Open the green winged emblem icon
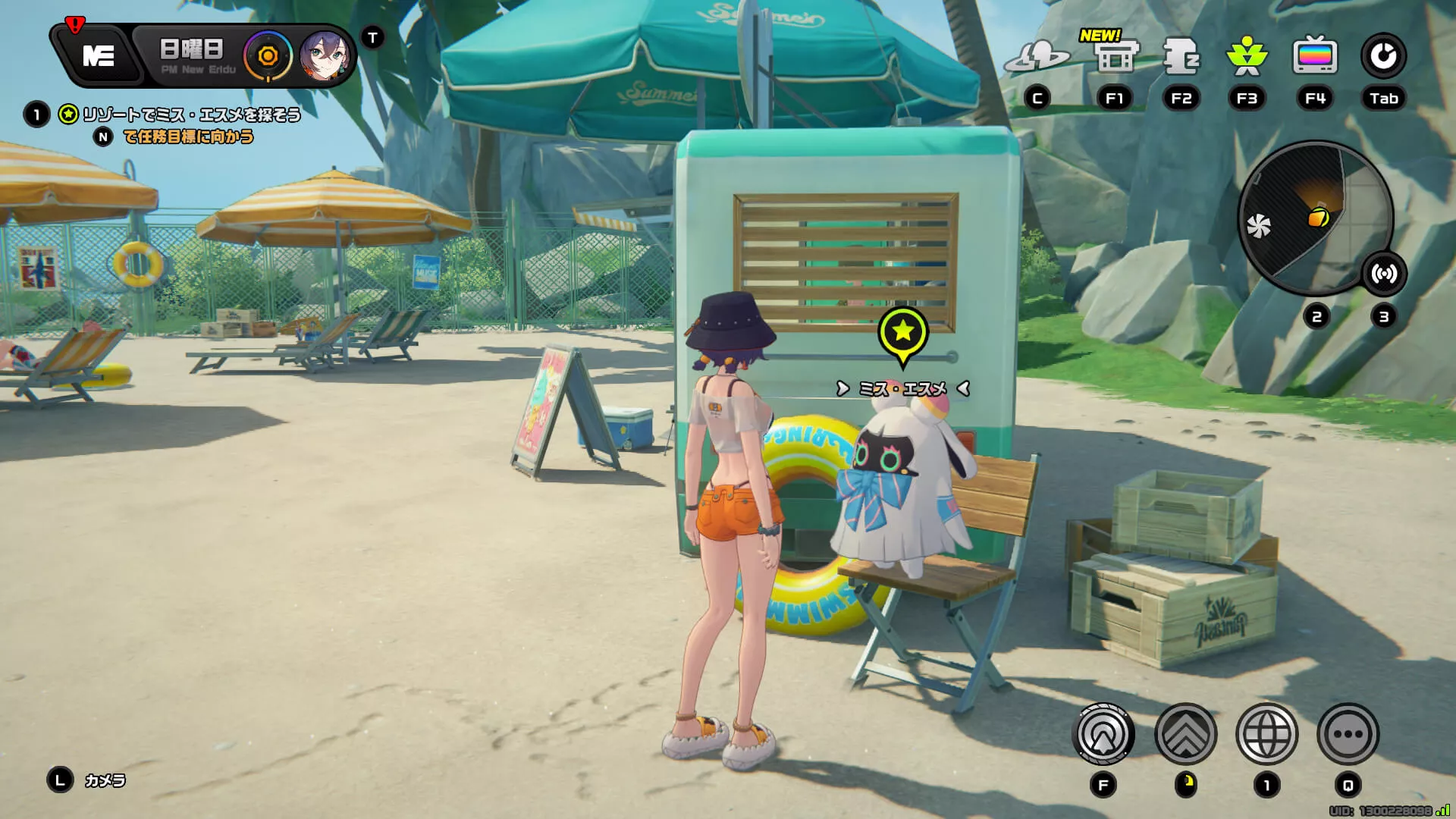The image size is (1456, 819). (x=1247, y=57)
